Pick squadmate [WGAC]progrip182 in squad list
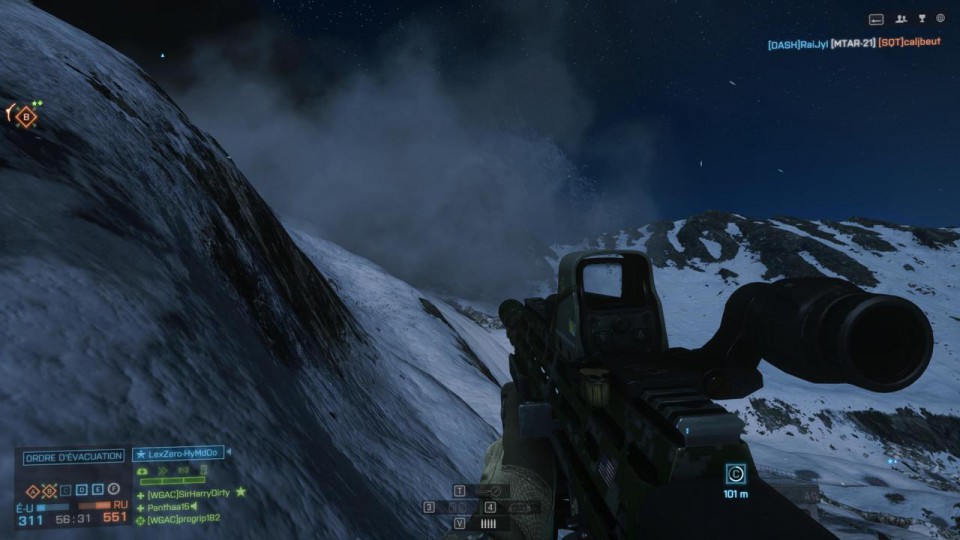 (184, 520)
